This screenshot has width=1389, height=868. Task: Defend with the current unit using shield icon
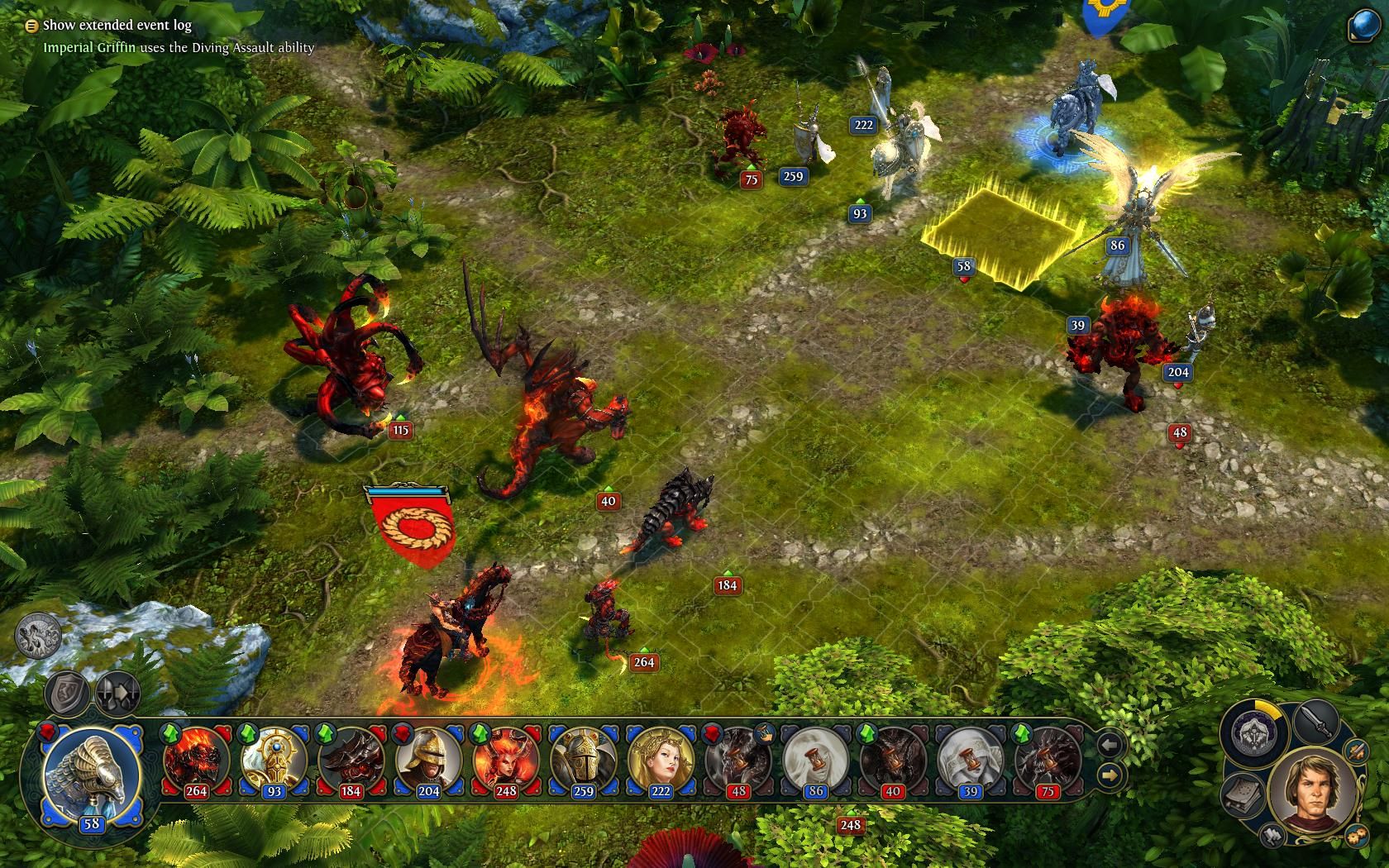pyautogui.click(x=68, y=691)
